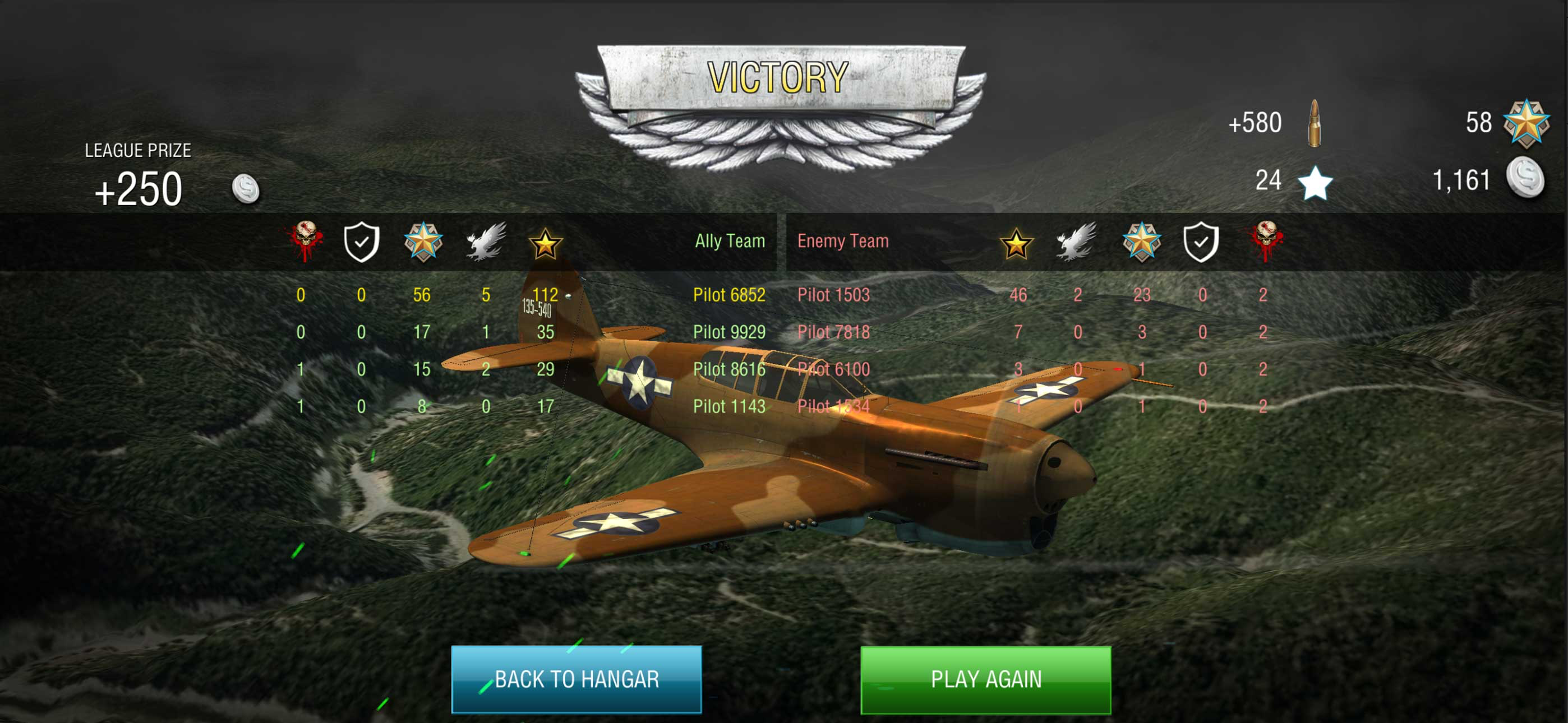Select Pilot 1503 in the Enemy Team list
Image resolution: width=1568 pixels, height=723 pixels.
click(x=833, y=295)
